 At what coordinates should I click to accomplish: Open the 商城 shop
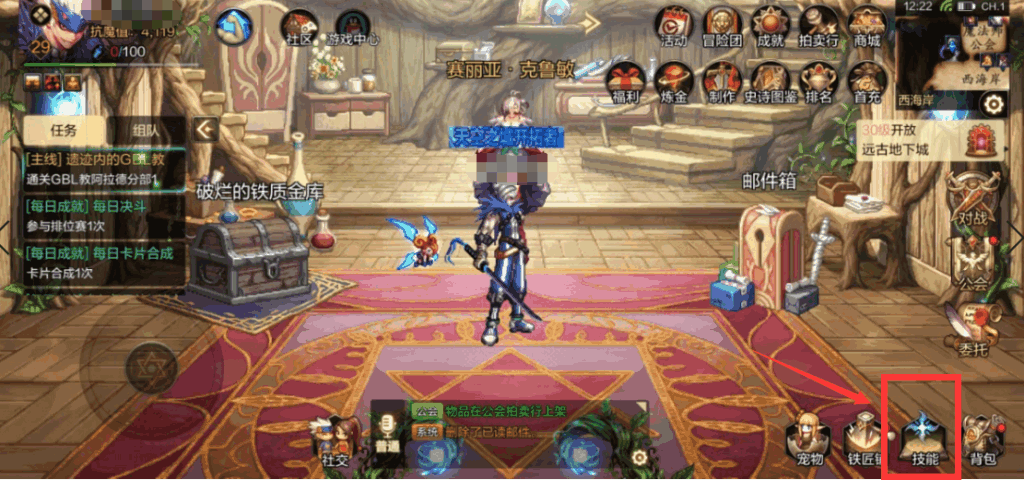pyautogui.click(x=866, y=26)
